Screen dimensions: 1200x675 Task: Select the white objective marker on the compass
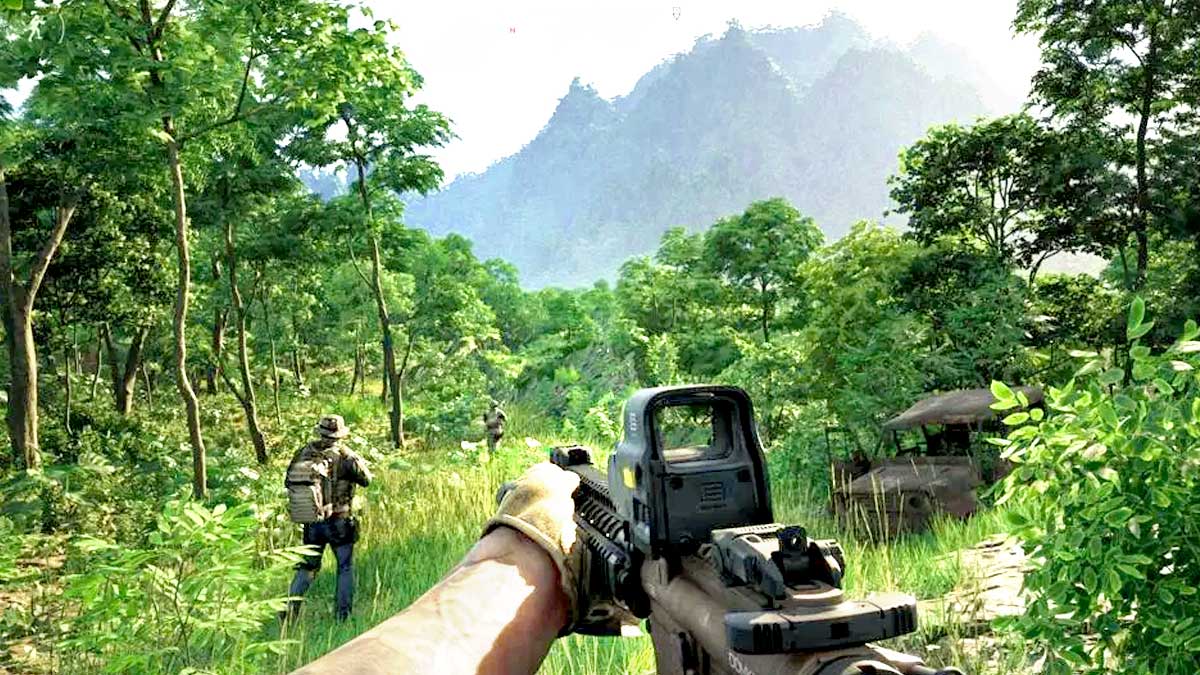click(676, 13)
